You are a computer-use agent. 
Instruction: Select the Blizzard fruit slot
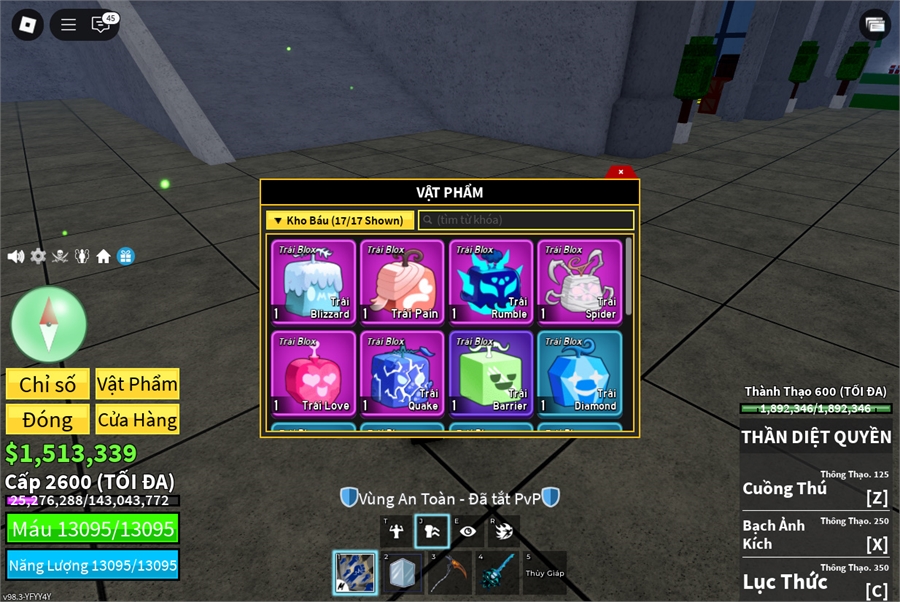pyautogui.click(x=313, y=282)
